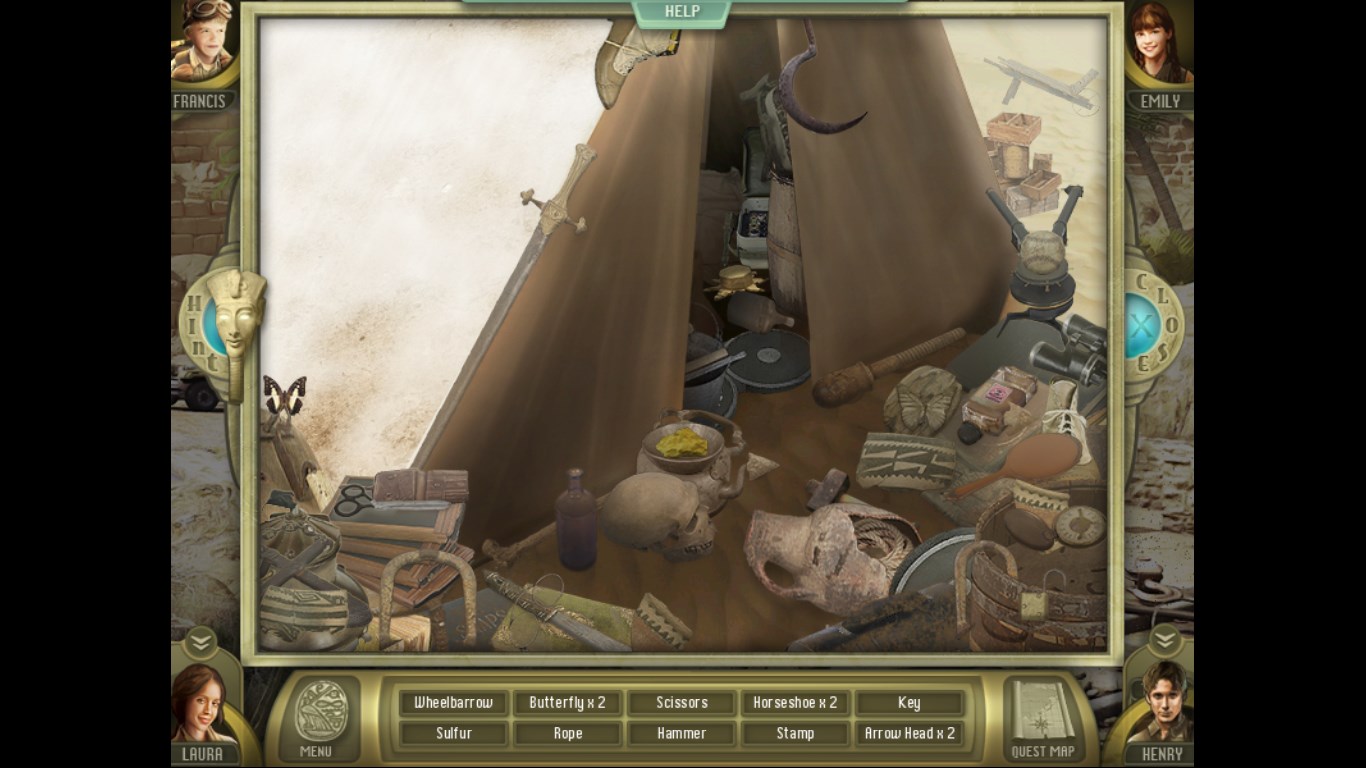Choose Laura character portrait
Viewport: 1366px width, 768px height.
[202, 703]
